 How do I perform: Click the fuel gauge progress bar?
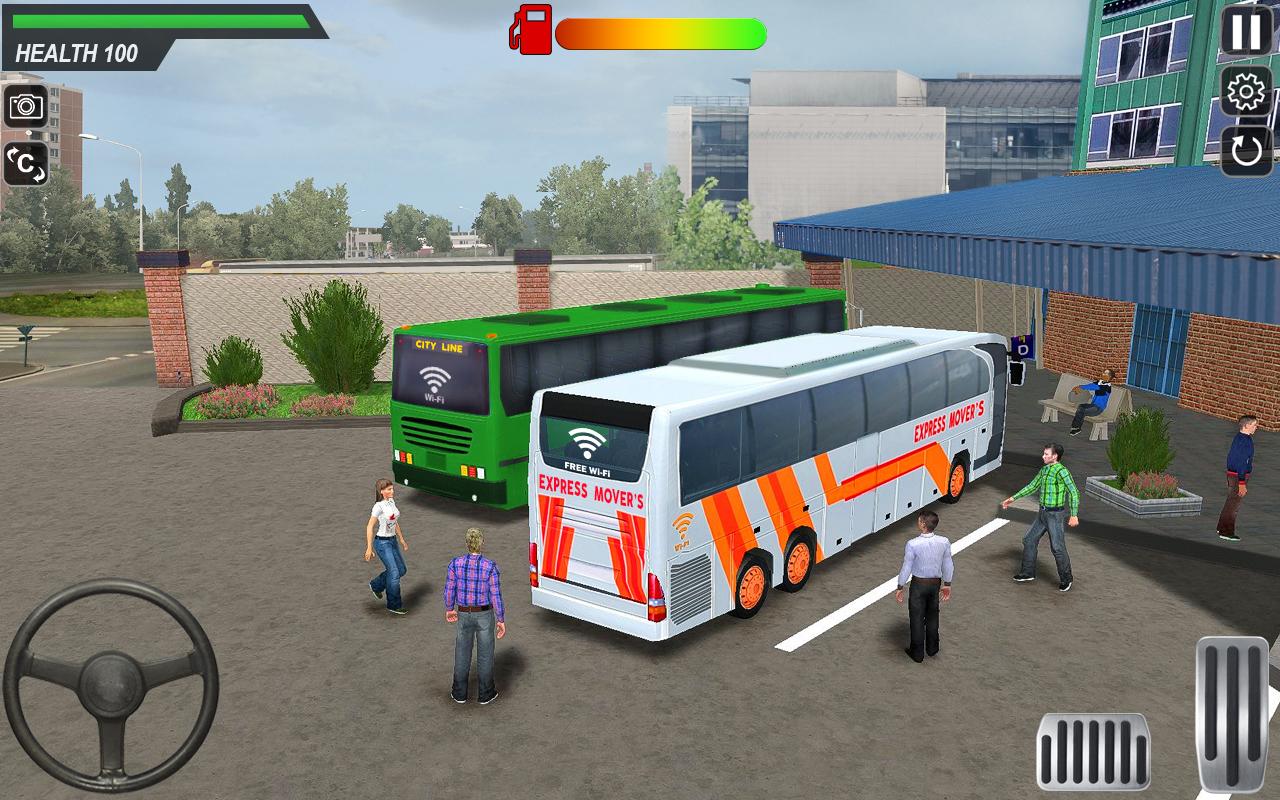coord(660,33)
